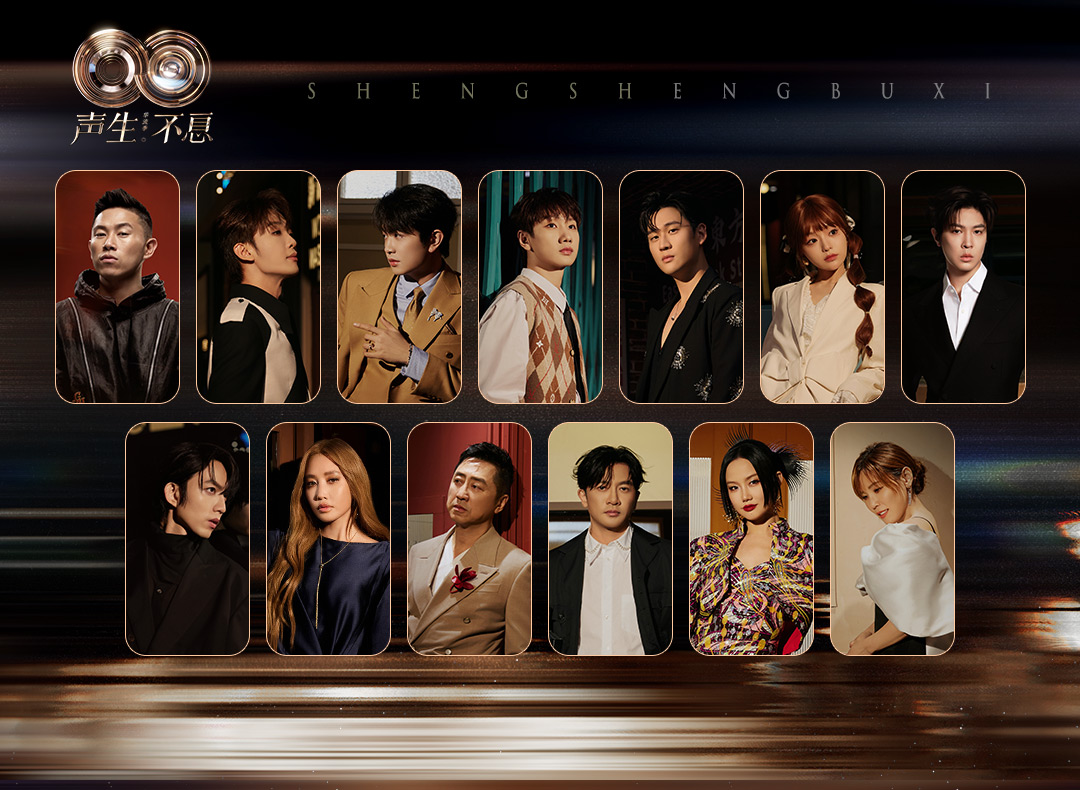The width and height of the screenshot is (1080, 790).
Task: Select the black suit and open-collar white shirt card
Action: [x=963, y=287]
